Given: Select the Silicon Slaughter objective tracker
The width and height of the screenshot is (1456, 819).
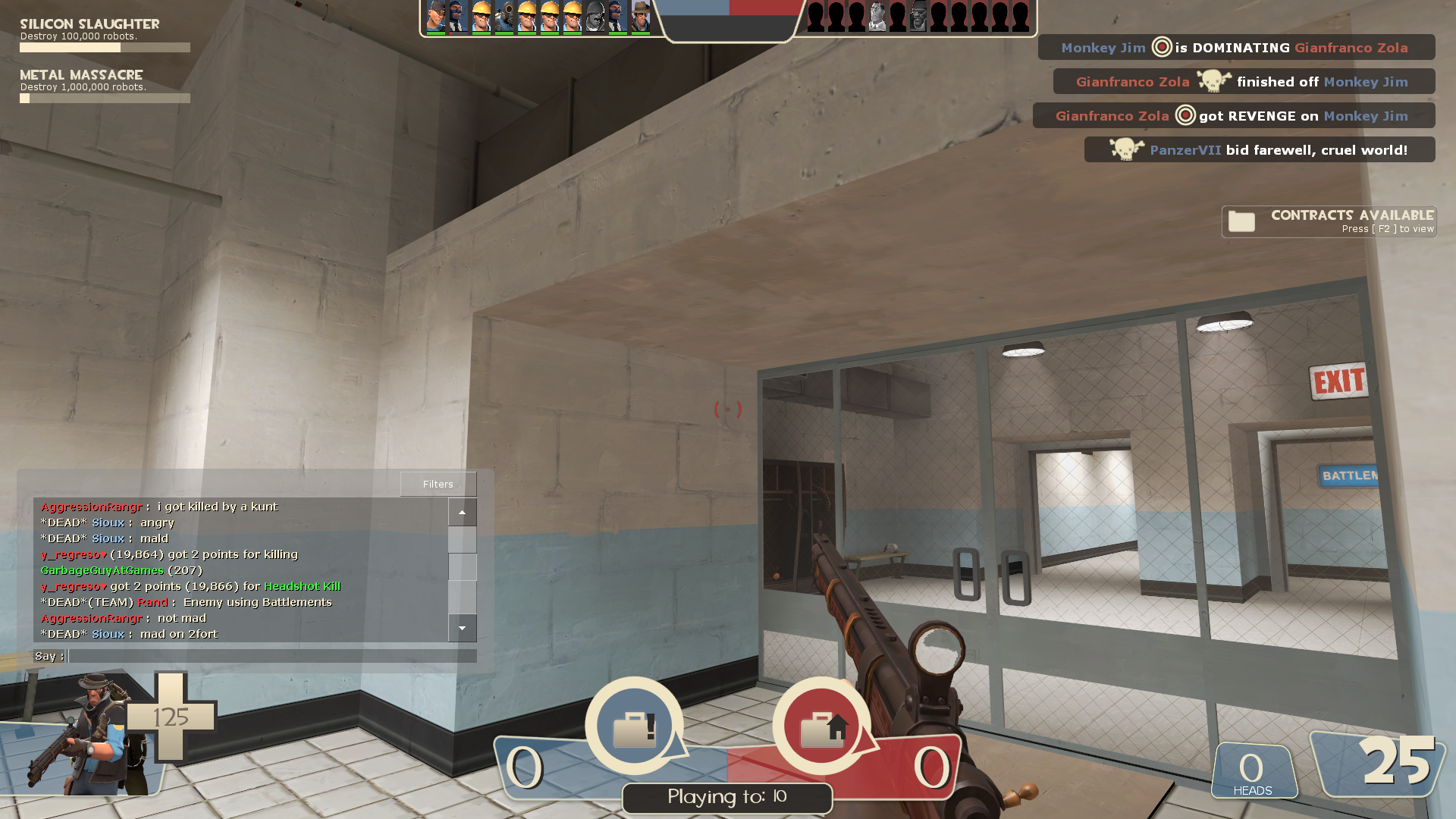Looking at the screenshot, I should coord(105,36).
